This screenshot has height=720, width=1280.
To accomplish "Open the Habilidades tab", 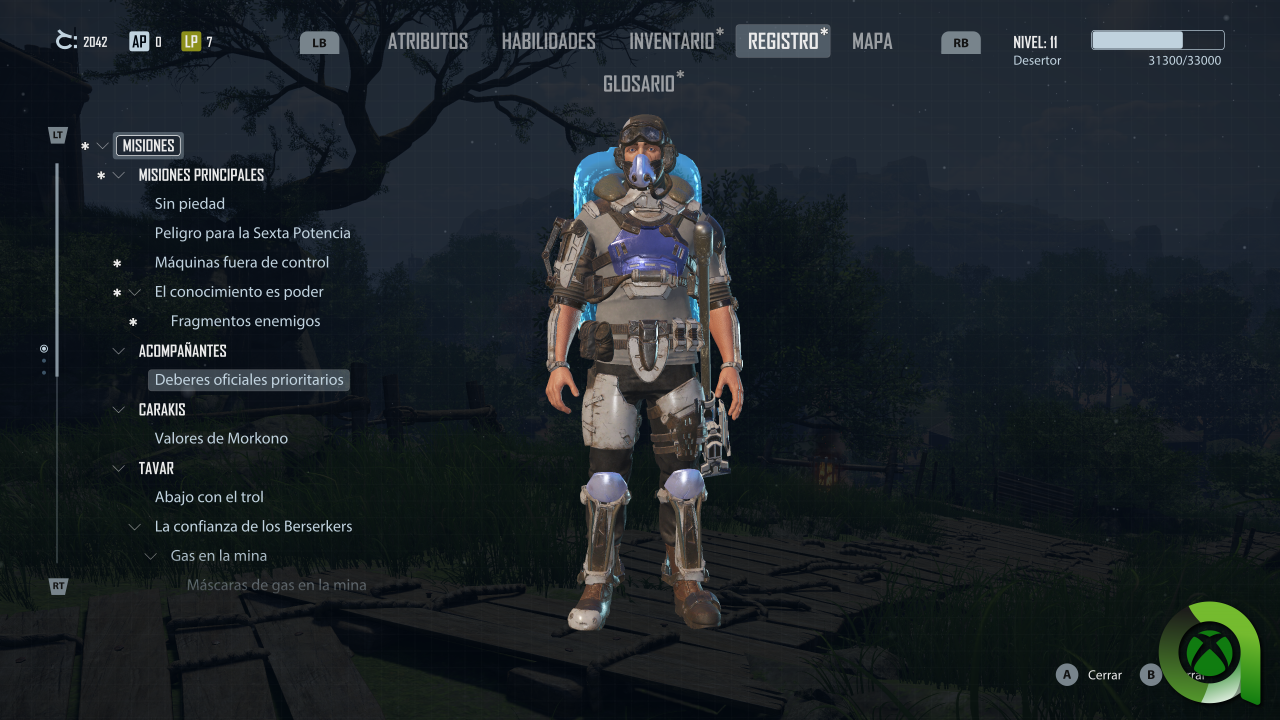I will tap(548, 41).
